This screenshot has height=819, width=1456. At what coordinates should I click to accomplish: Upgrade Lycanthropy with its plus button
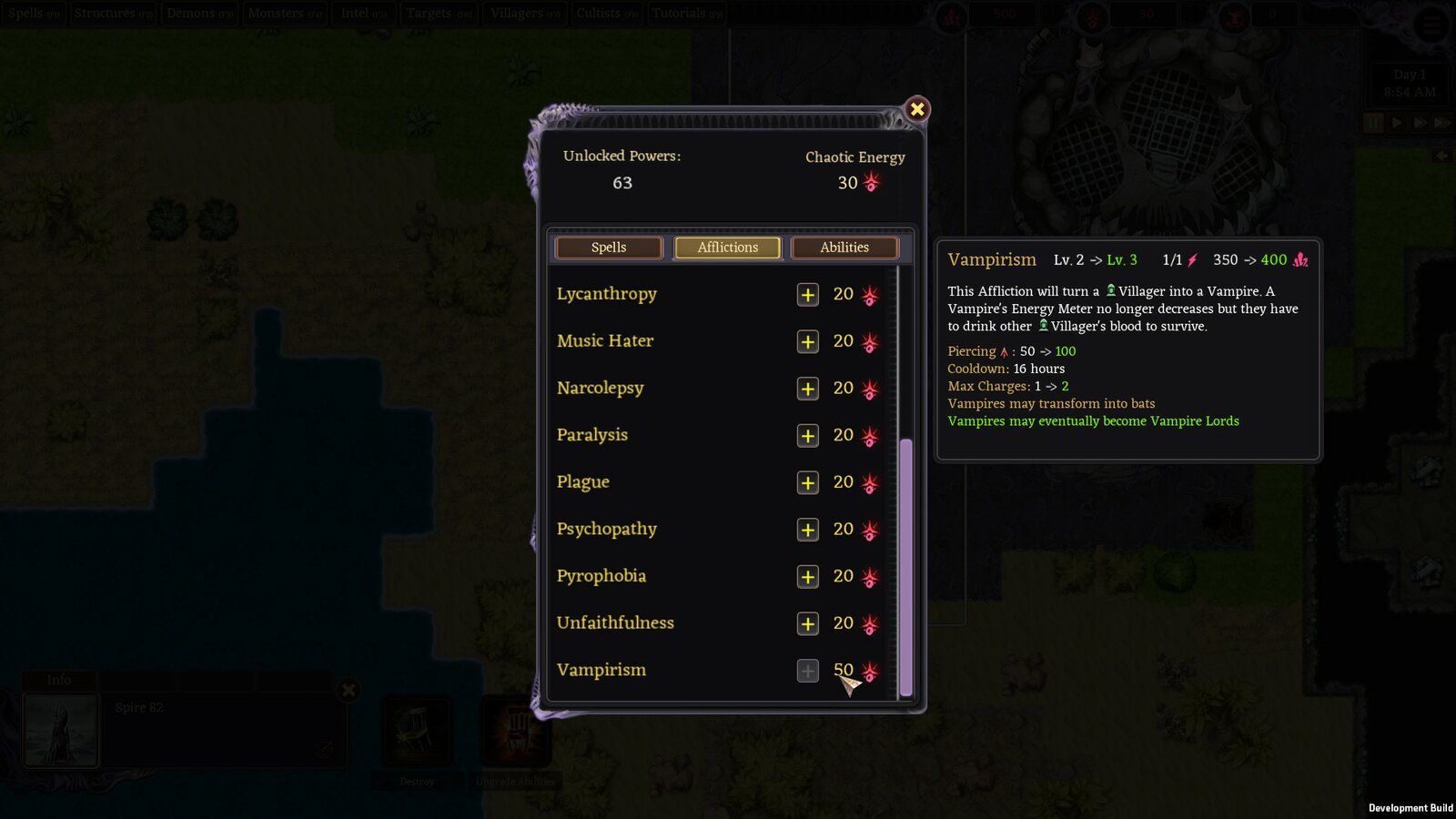pos(807,294)
